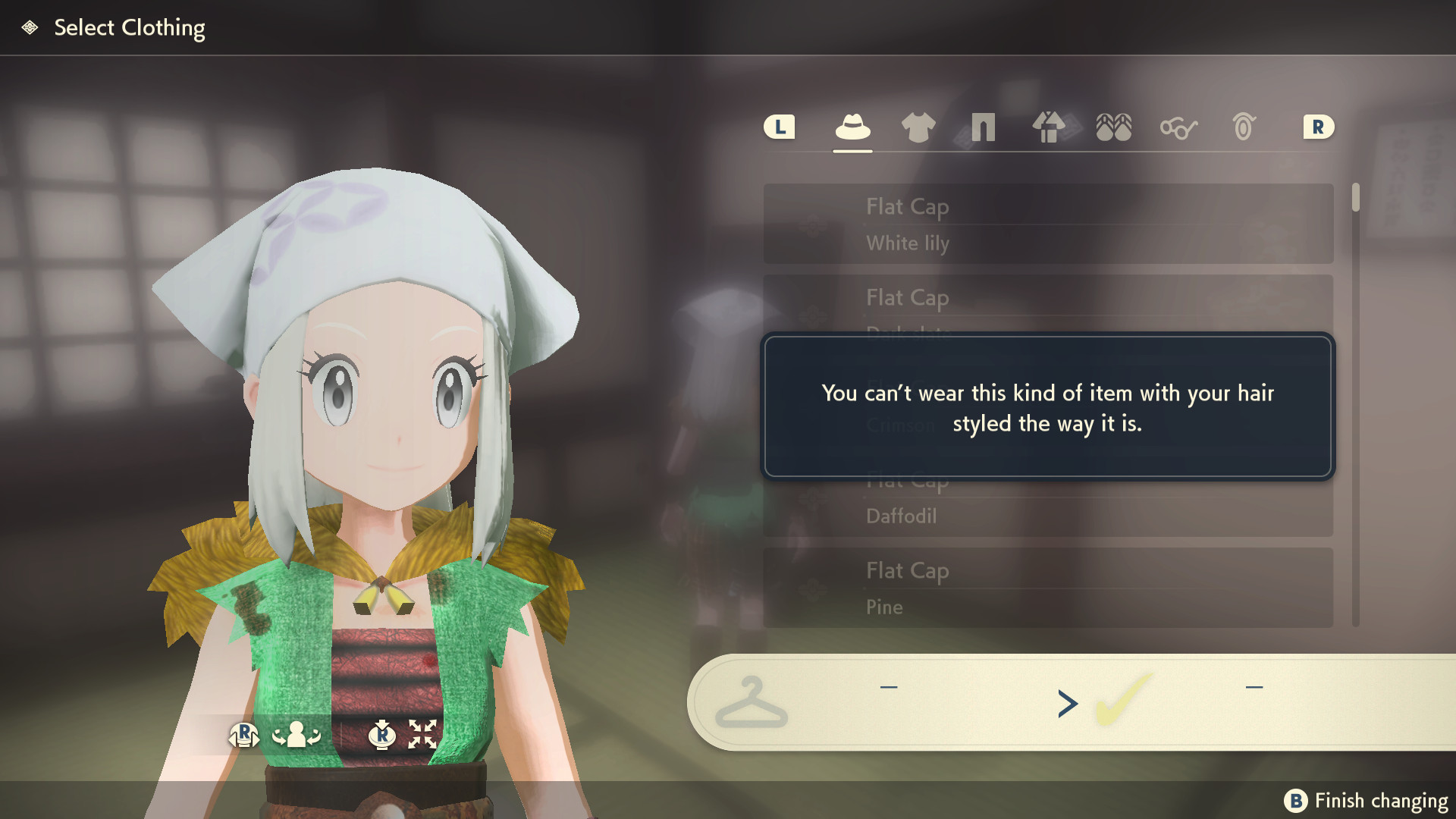The width and height of the screenshot is (1456, 819).
Task: Select the footwear sandals icon
Action: click(x=1113, y=127)
